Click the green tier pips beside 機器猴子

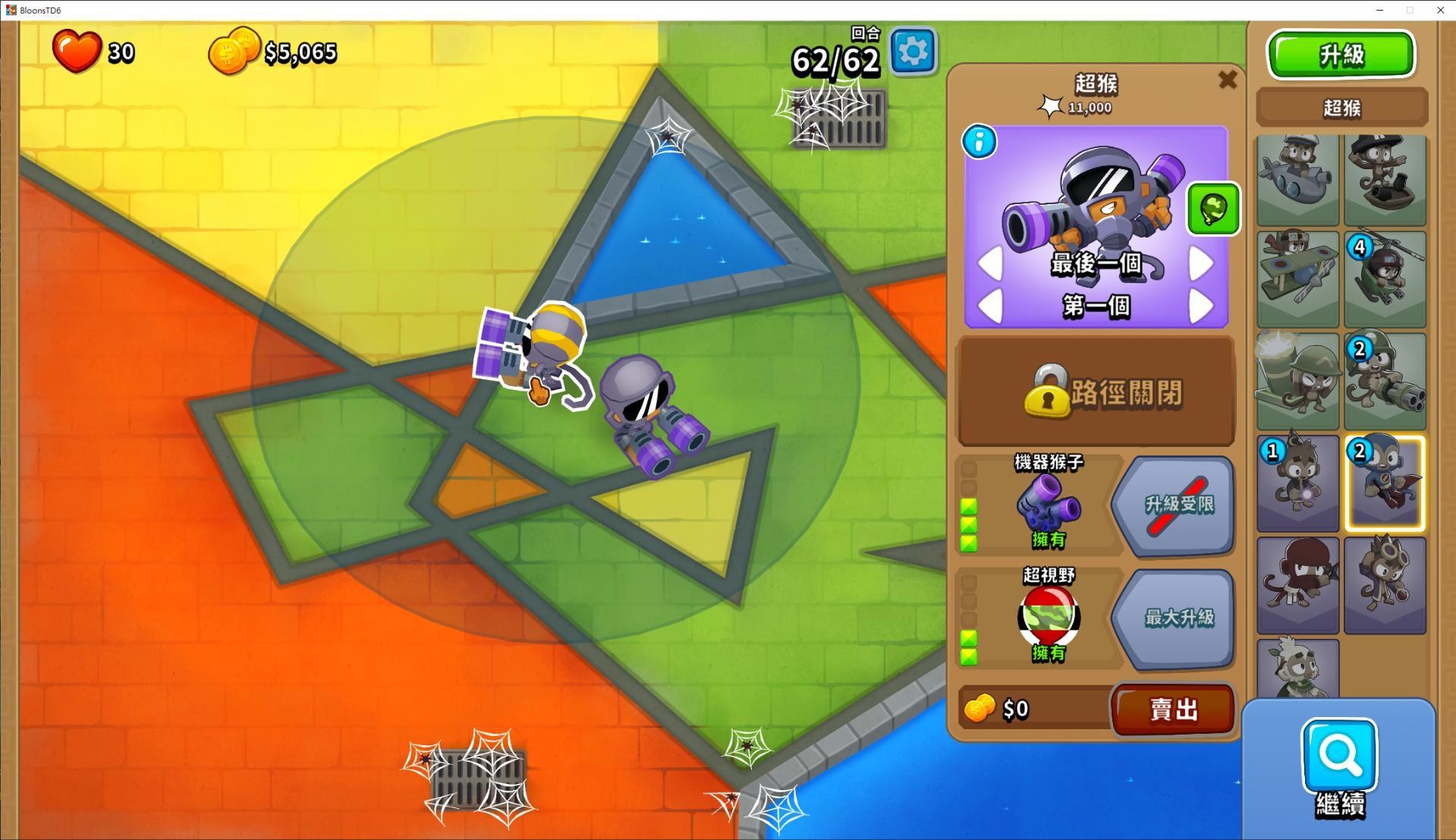[967, 524]
